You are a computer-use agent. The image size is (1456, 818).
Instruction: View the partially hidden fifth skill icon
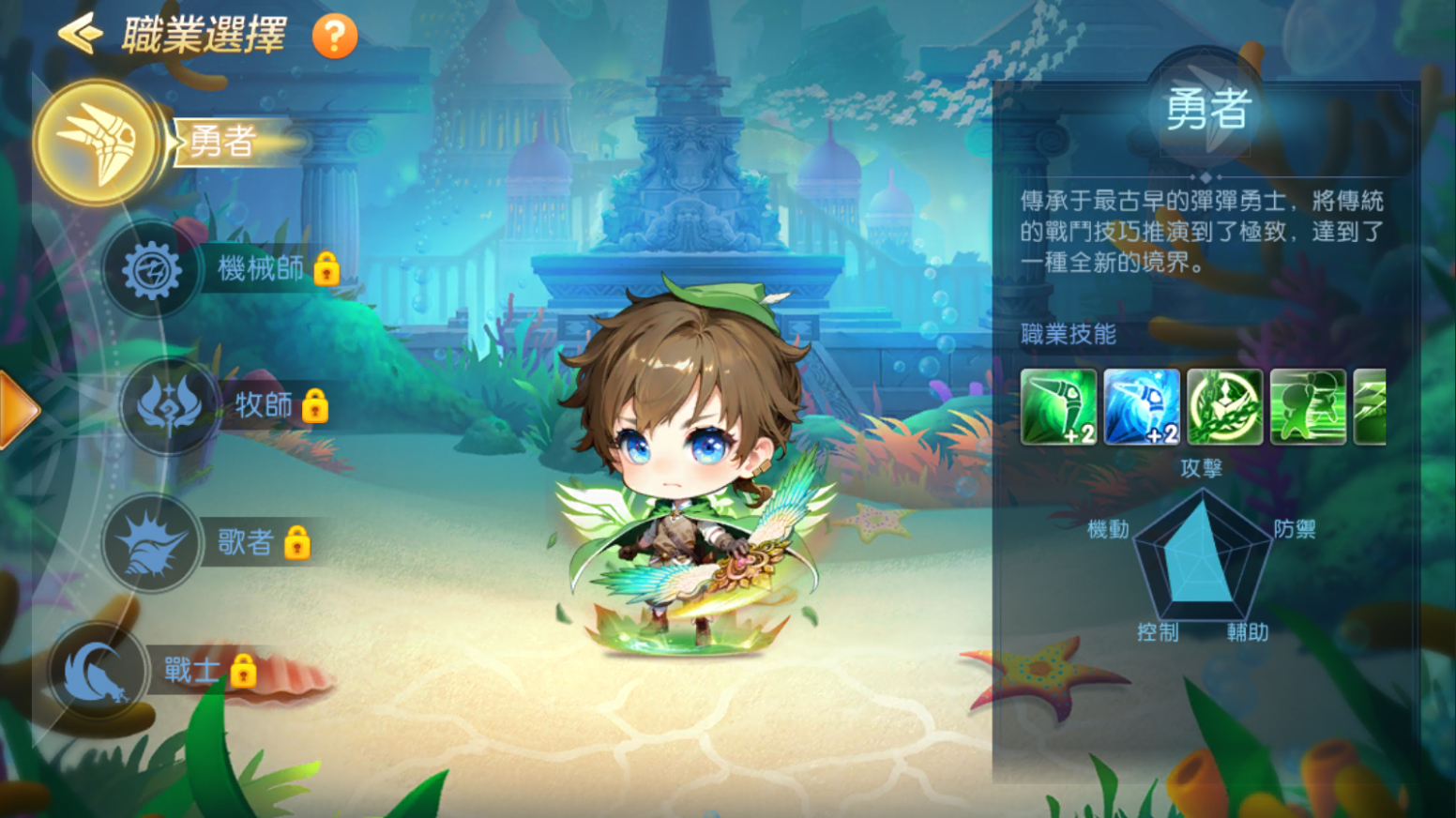pos(1371,406)
